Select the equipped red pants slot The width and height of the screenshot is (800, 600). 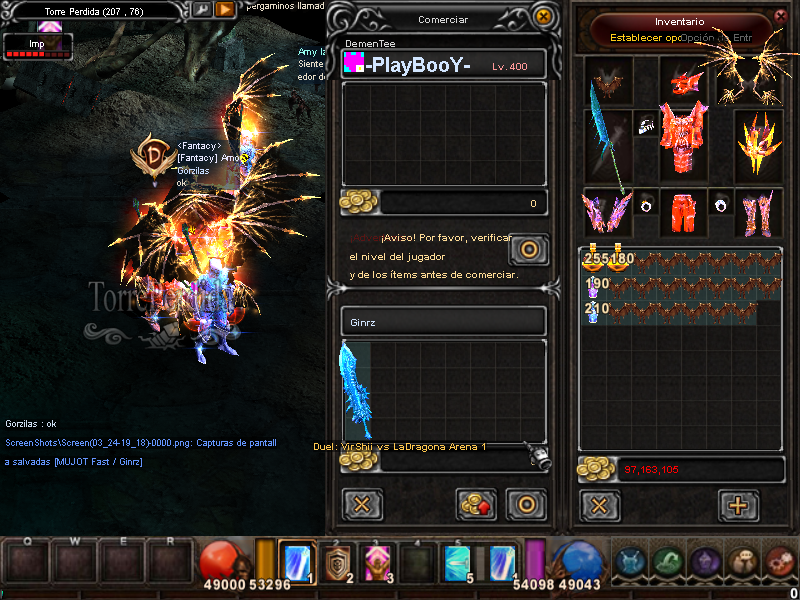(x=683, y=211)
